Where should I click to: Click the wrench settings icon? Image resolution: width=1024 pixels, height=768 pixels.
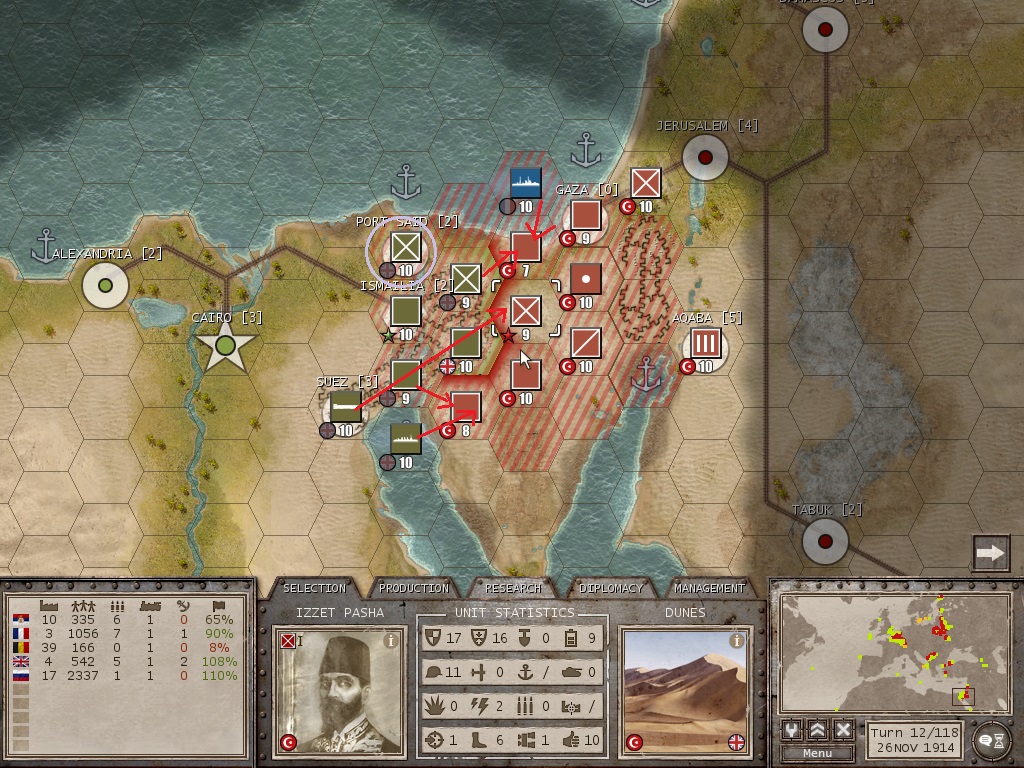792,730
